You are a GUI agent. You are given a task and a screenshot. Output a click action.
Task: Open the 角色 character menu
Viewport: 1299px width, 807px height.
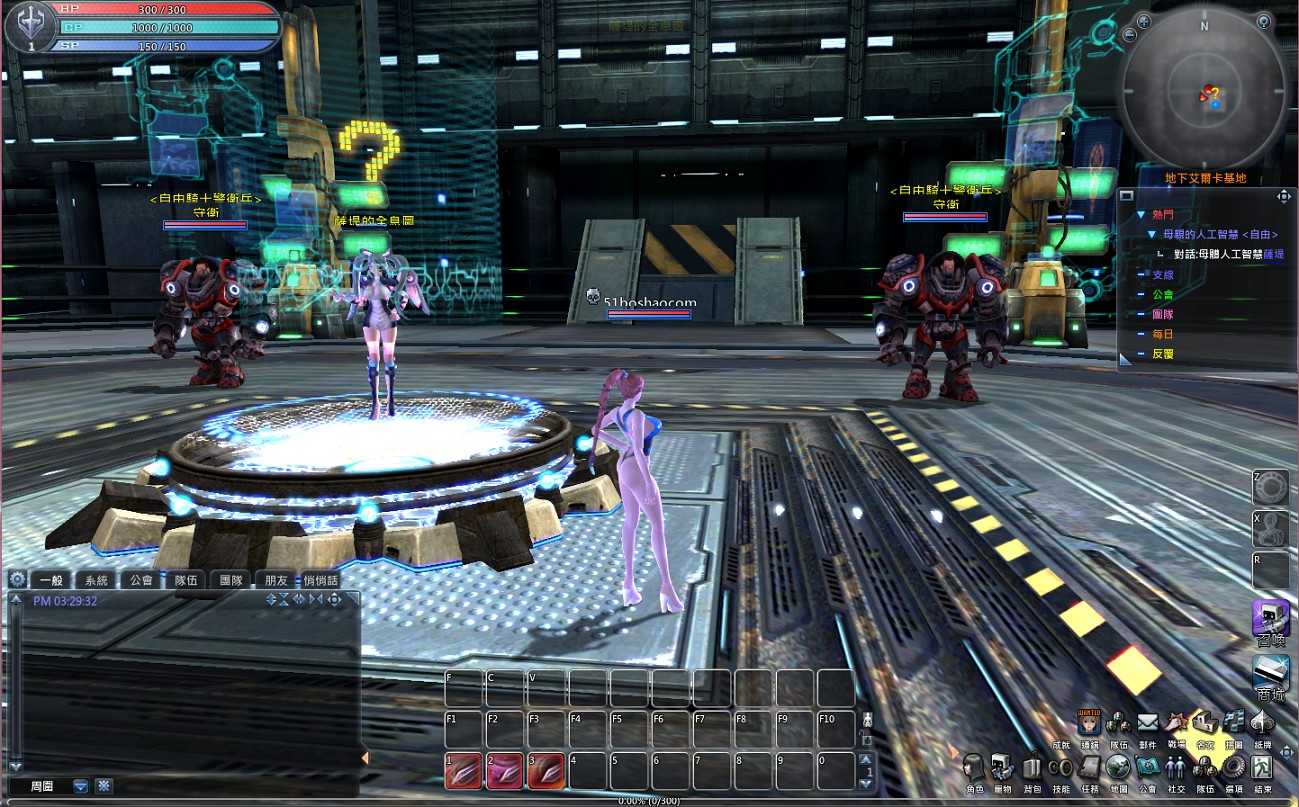[x=975, y=768]
